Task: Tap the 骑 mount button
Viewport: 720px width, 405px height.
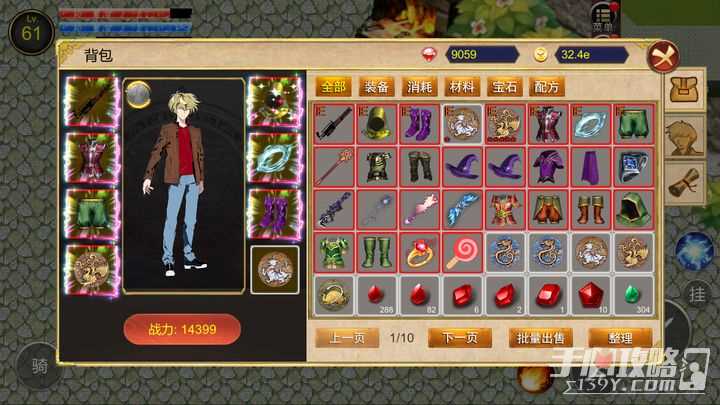Action: [39, 367]
